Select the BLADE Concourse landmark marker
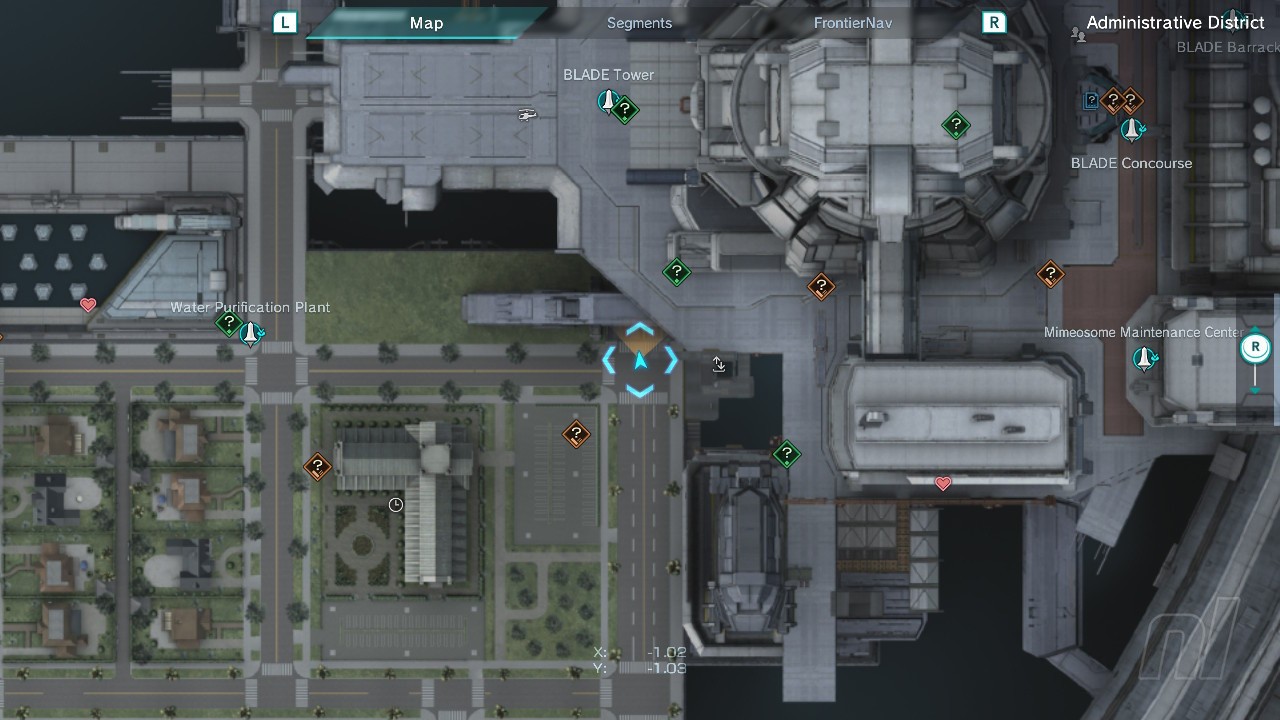1280x720 pixels. [x=1131, y=130]
